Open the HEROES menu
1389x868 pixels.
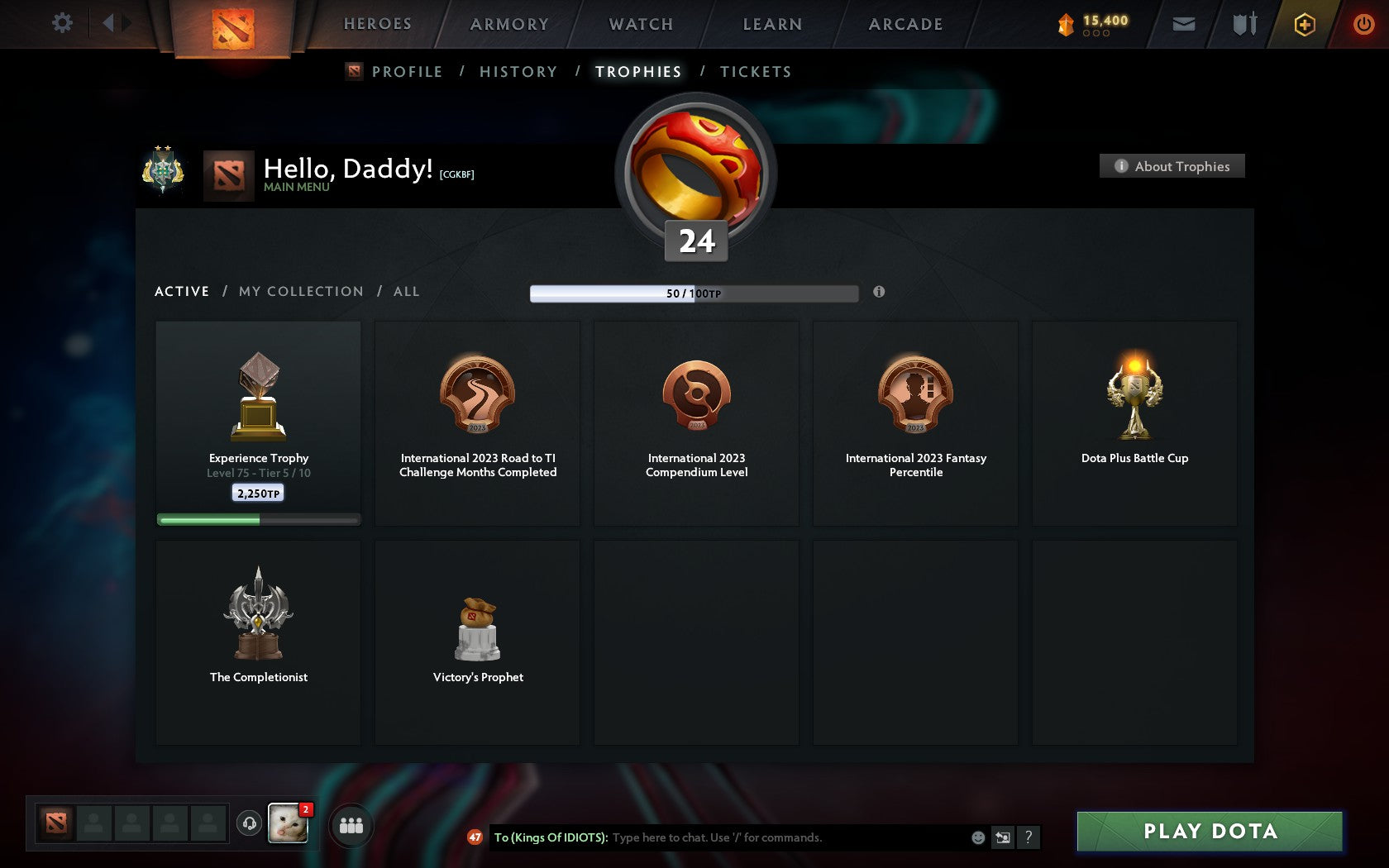[x=377, y=24]
